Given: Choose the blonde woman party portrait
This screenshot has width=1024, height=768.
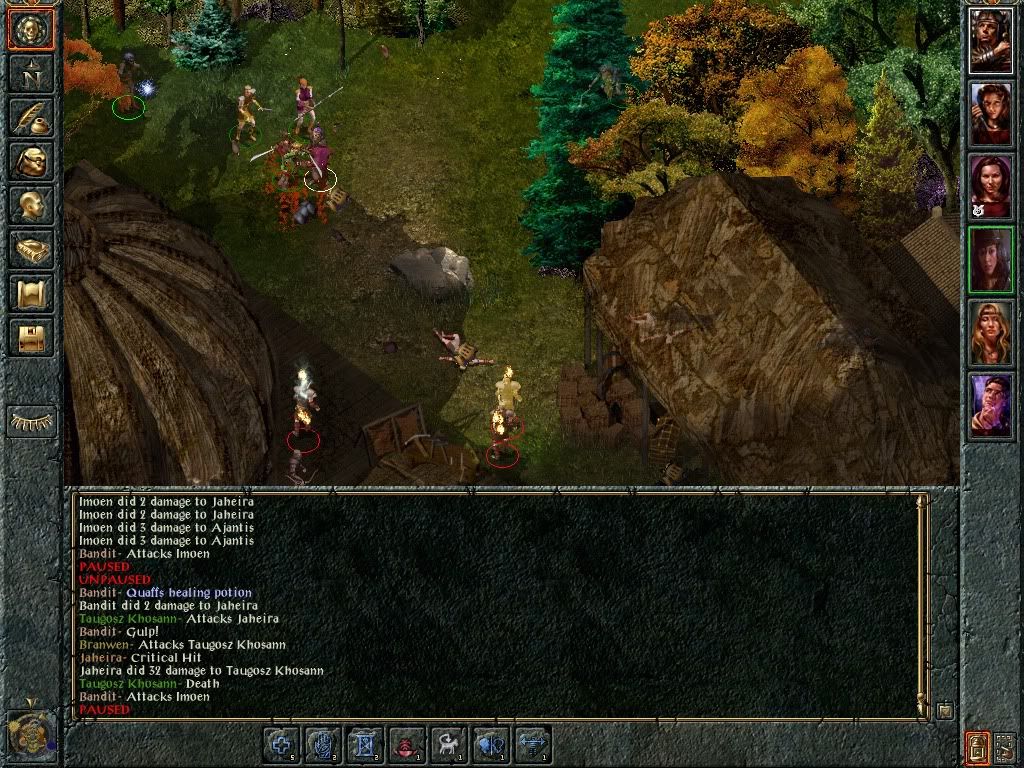Looking at the screenshot, I should (x=990, y=333).
